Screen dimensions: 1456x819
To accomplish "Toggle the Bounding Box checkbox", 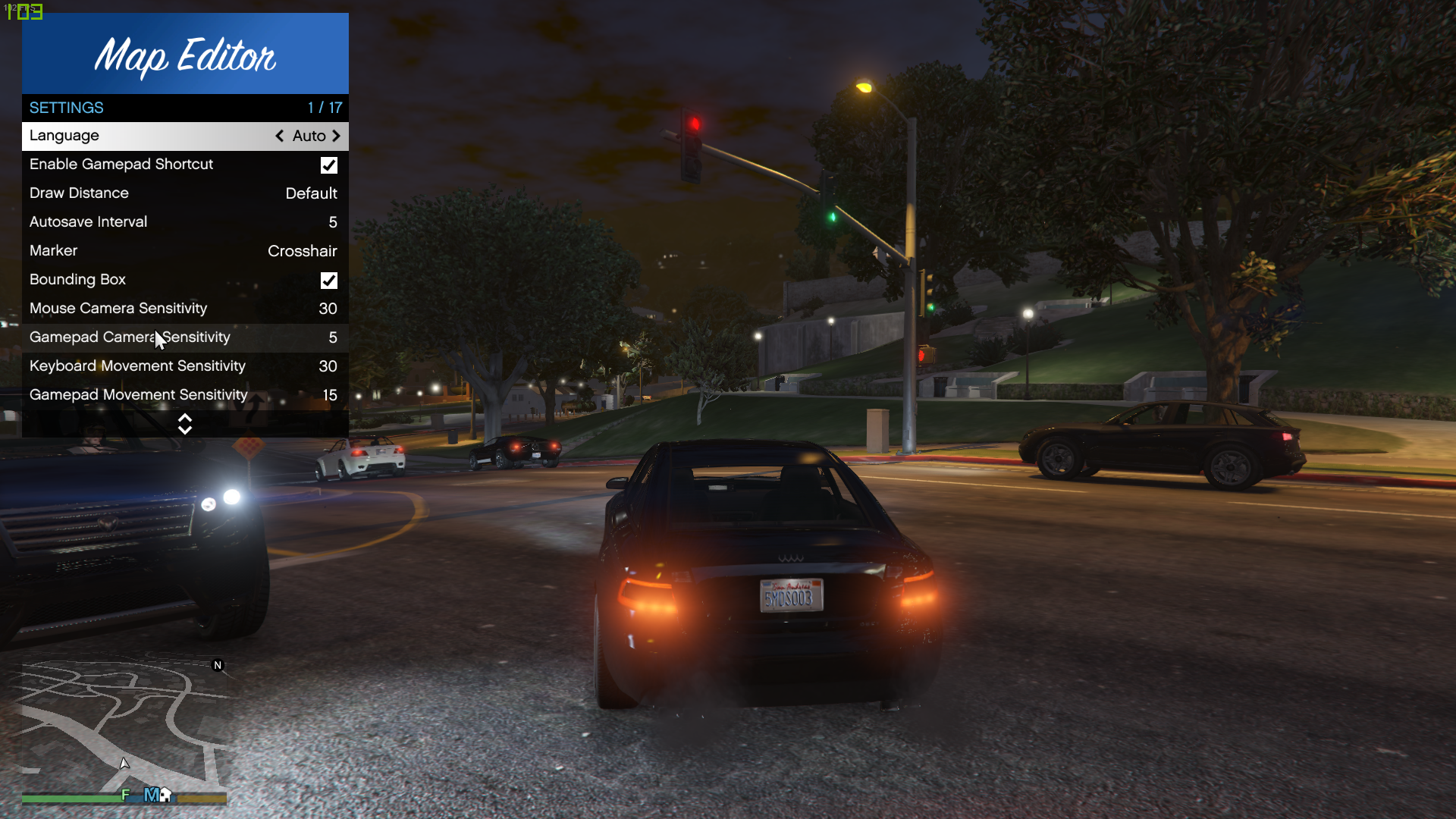I will [329, 281].
